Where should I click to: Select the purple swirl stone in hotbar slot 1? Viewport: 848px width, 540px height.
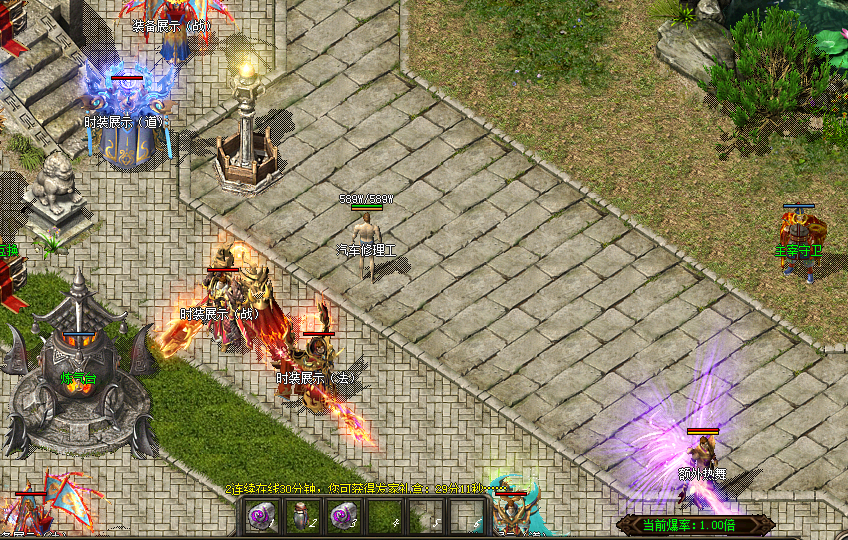click(261, 516)
